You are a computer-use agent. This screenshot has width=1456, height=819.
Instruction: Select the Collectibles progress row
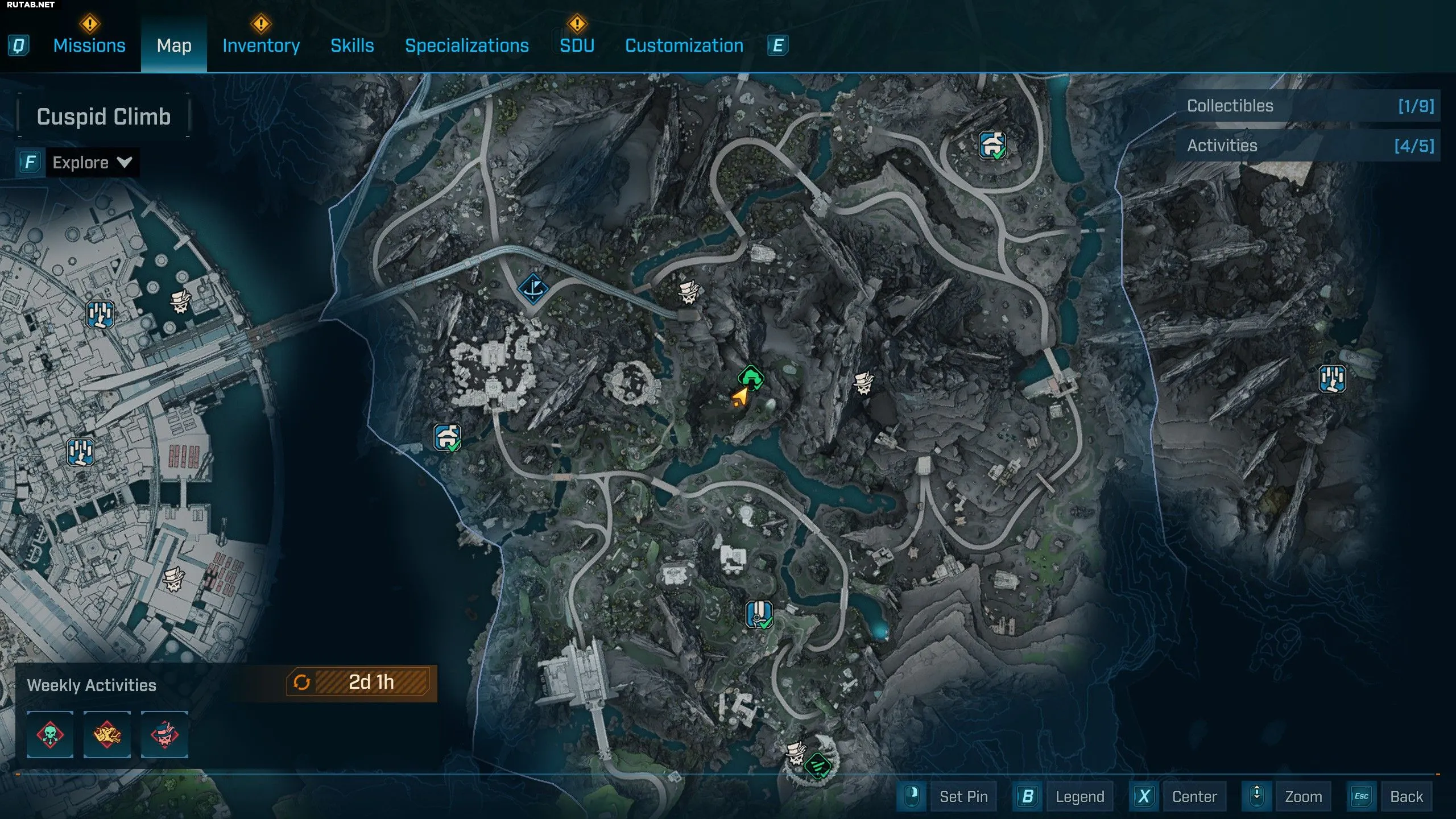(x=1308, y=106)
